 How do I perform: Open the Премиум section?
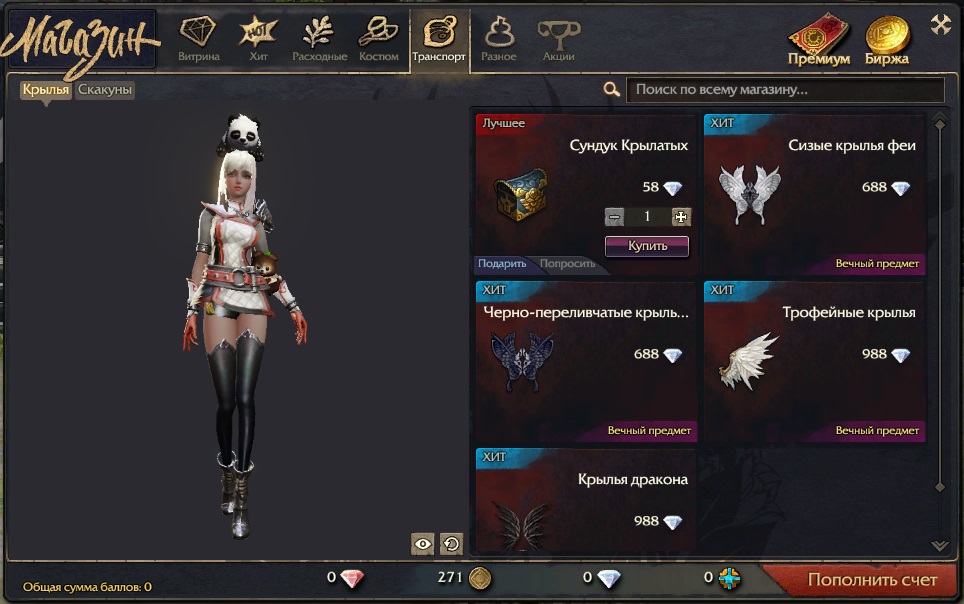[x=819, y=42]
